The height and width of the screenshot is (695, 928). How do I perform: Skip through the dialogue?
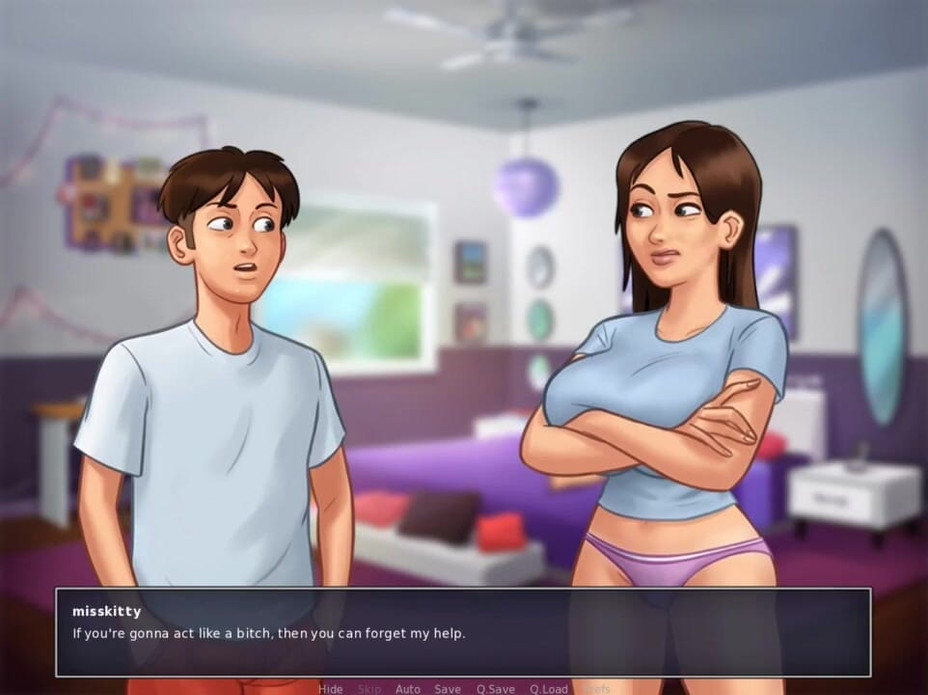coord(369,689)
